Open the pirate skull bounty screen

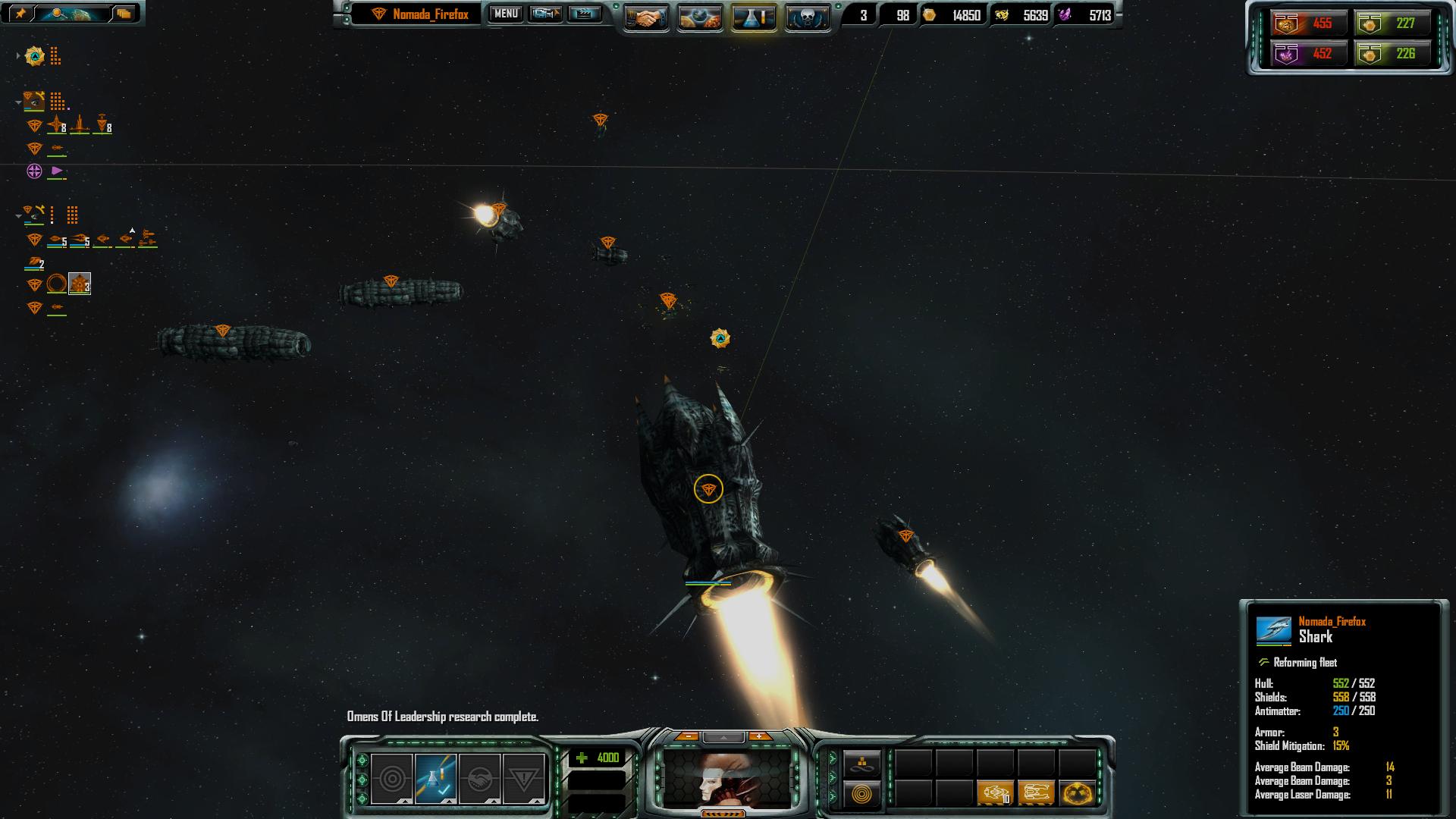coord(807,17)
